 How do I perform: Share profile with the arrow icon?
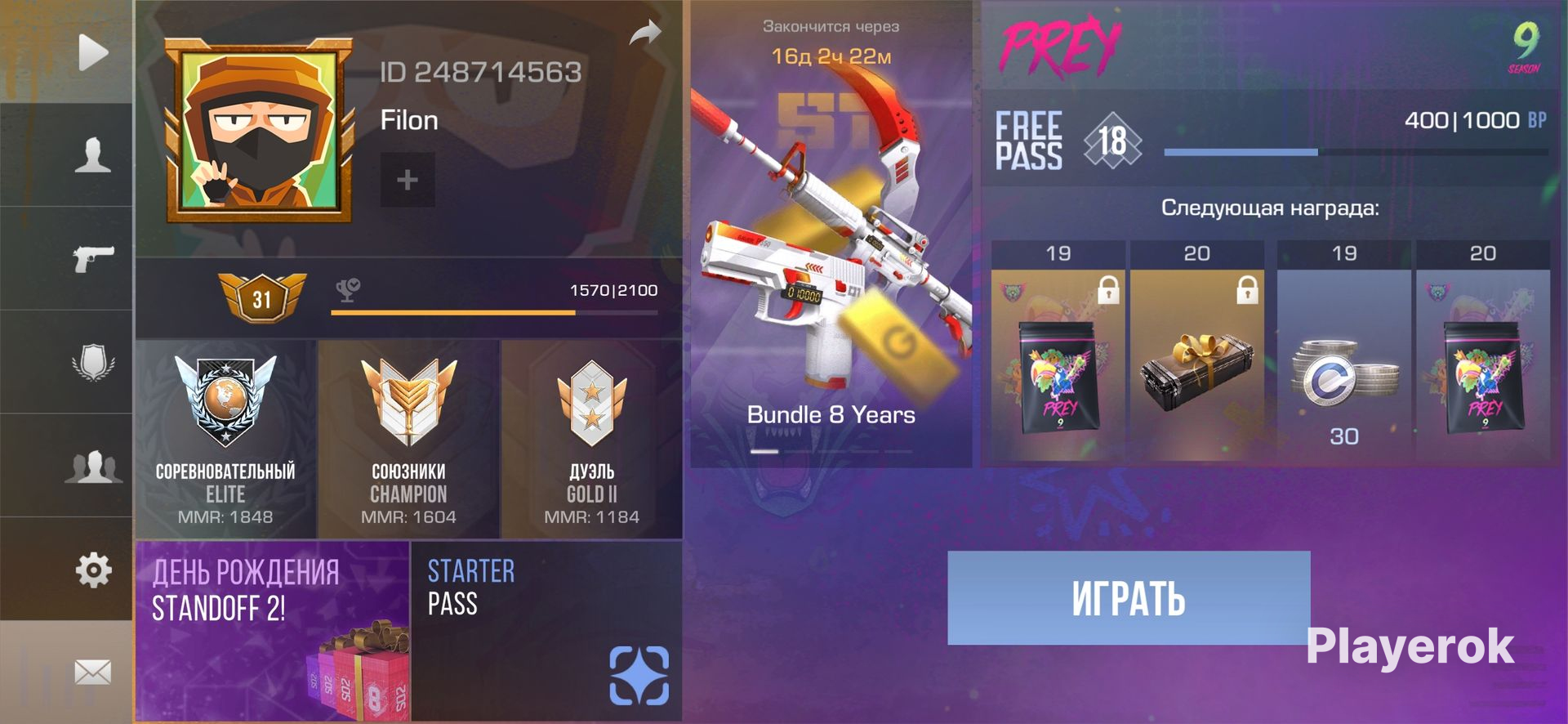click(644, 34)
